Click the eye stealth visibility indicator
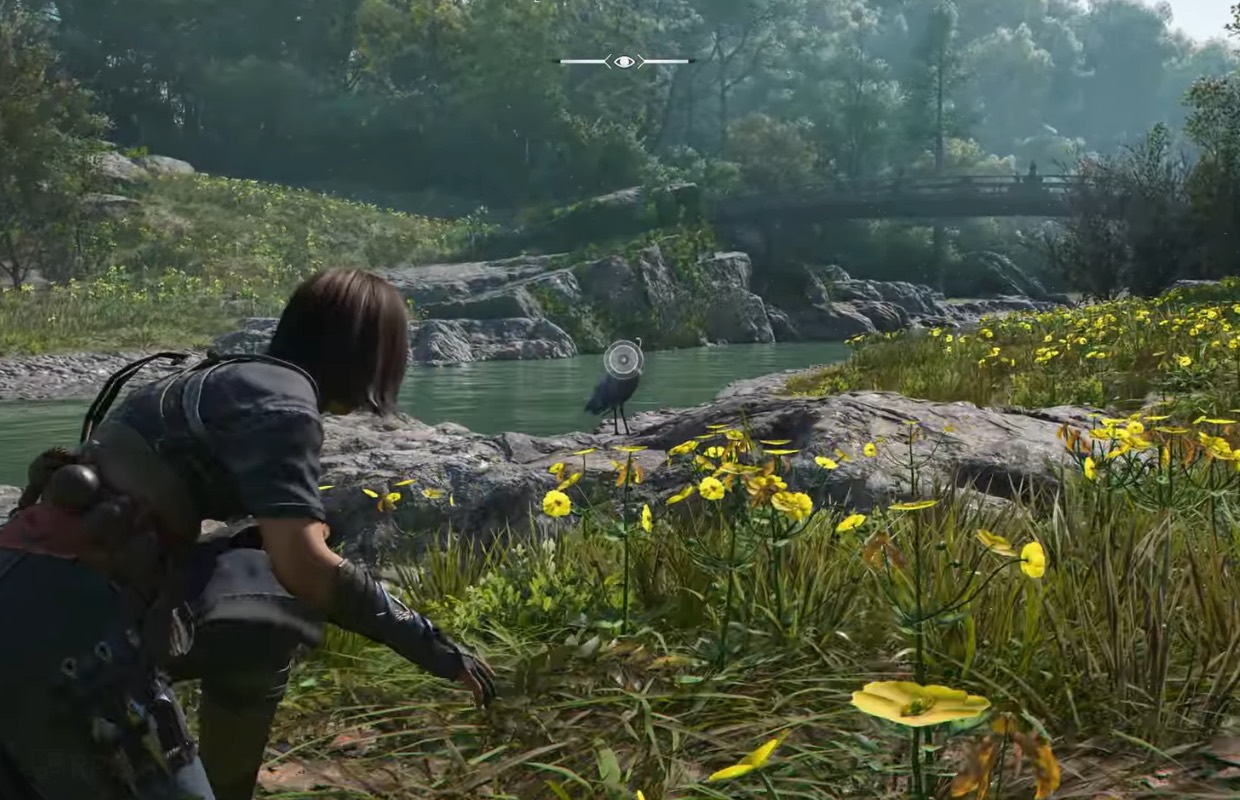Image resolution: width=1240 pixels, height=800 pixels. pyautogui.click(x=624, y=62)
